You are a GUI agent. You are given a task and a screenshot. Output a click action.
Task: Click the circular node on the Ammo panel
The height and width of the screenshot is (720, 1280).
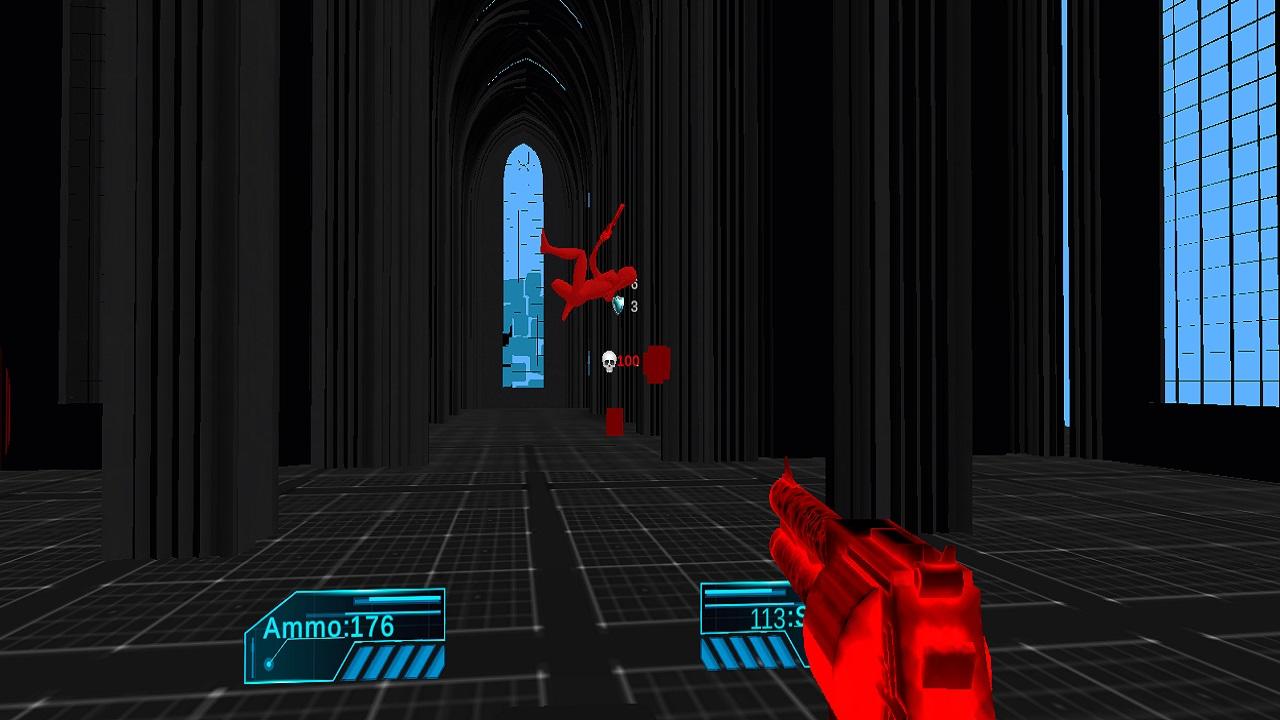click(269, 662)
